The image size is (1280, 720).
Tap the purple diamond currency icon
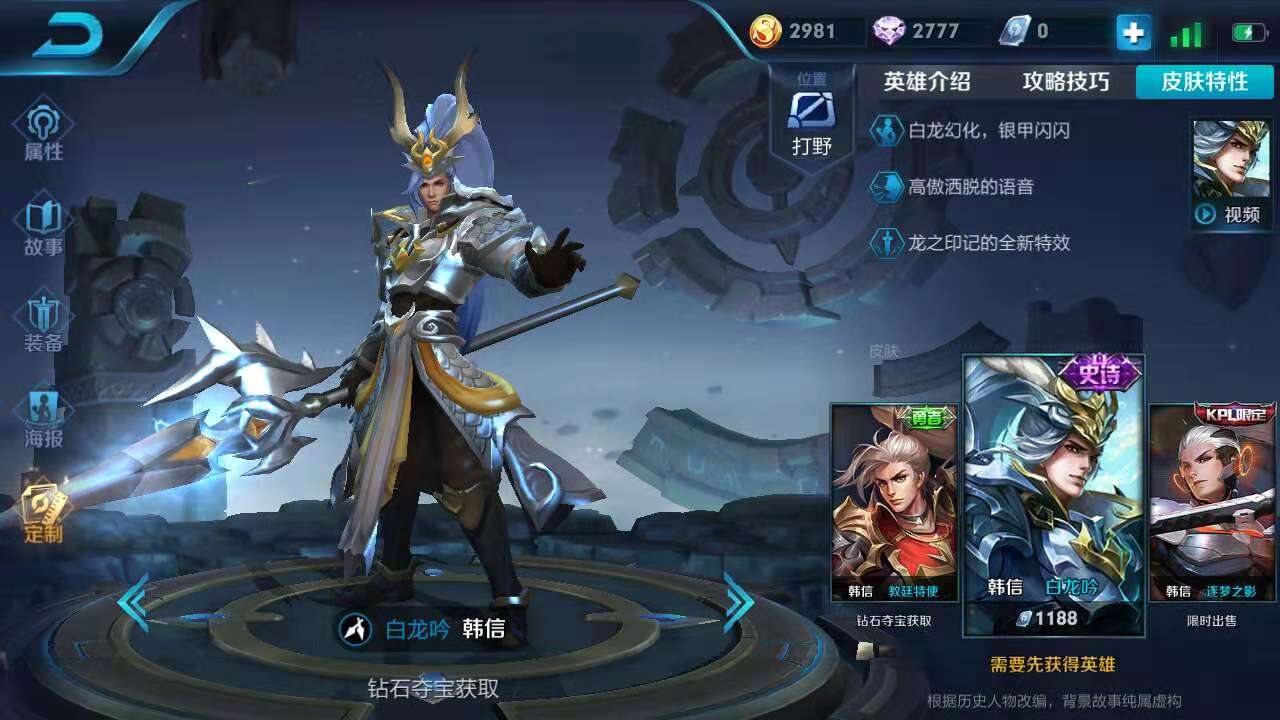[x=889, y=31]
